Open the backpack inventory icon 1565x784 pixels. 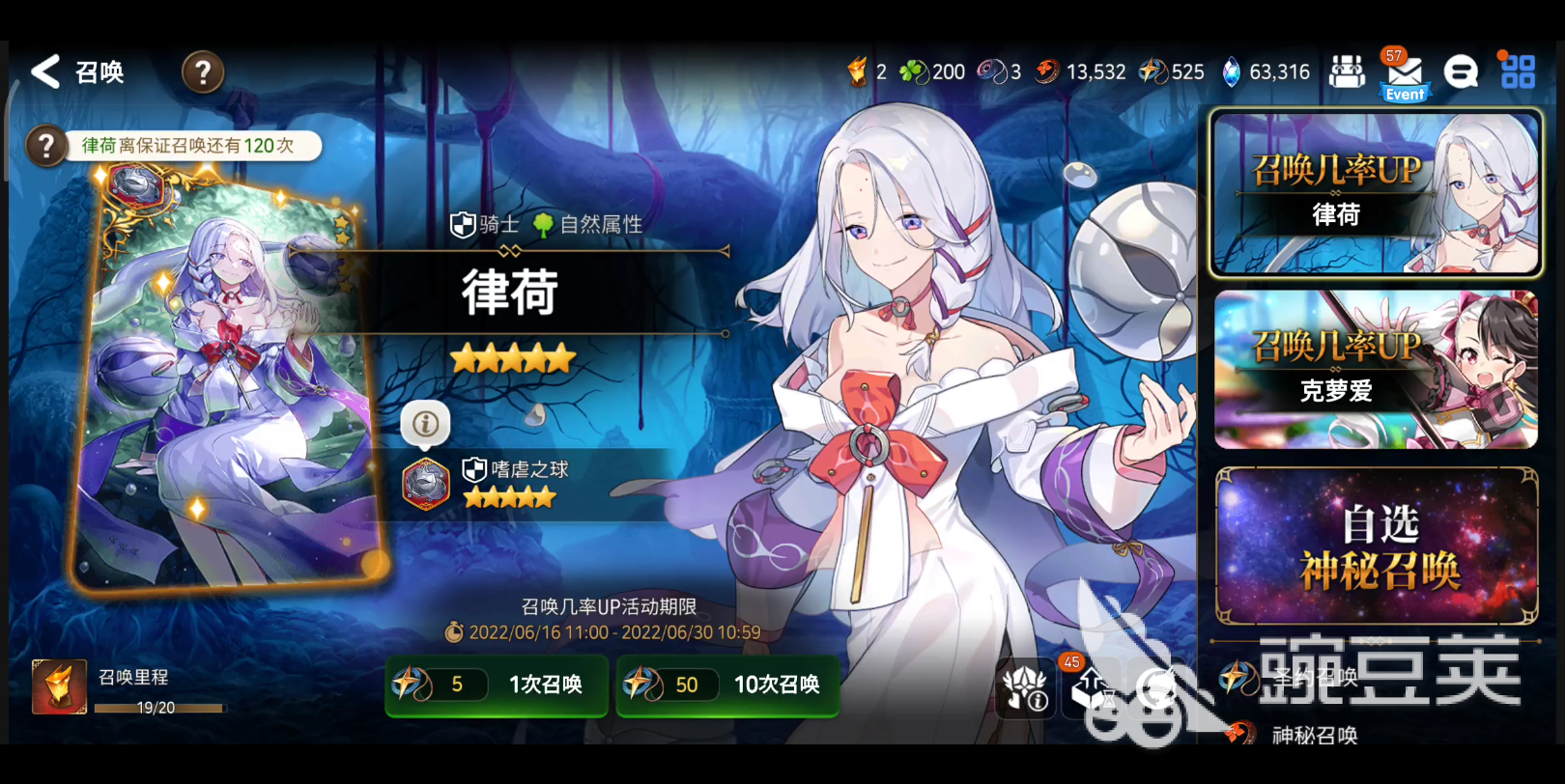[x=1348, y=70]
